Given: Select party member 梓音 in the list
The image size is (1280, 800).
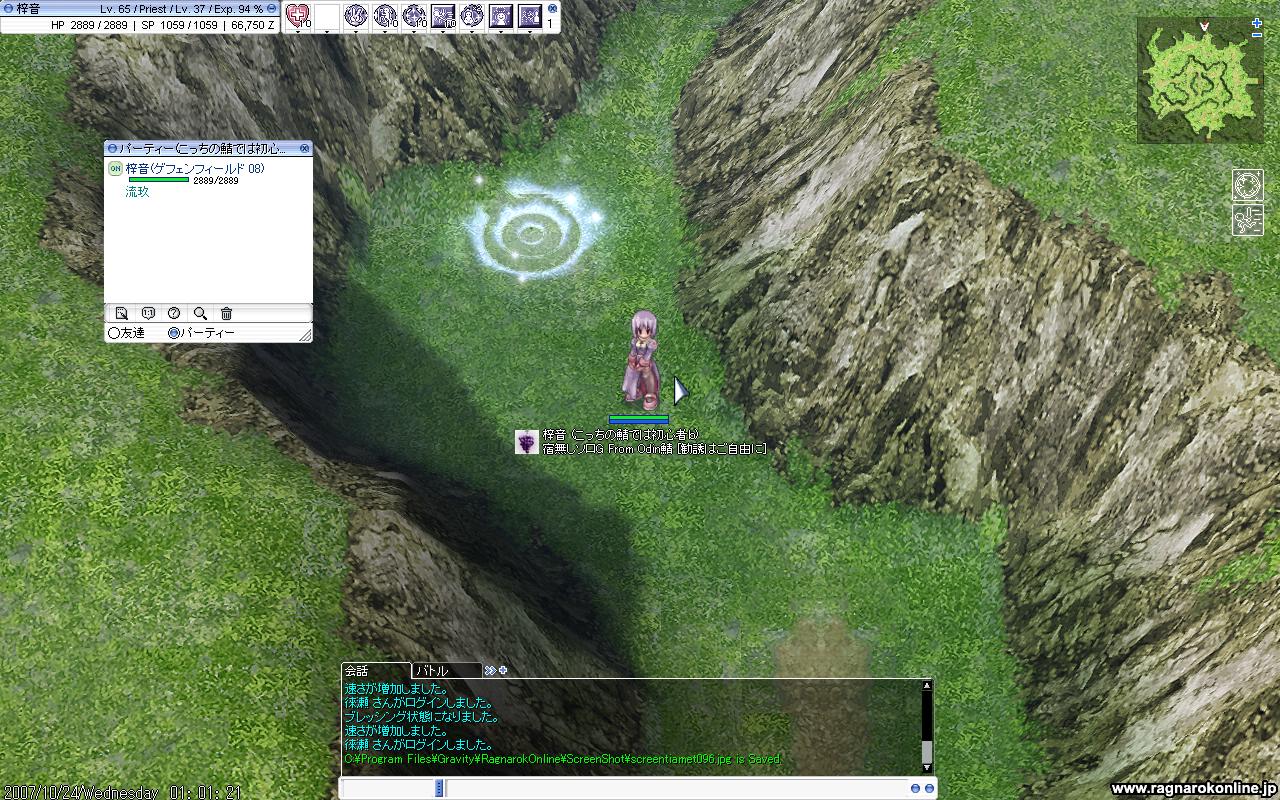Looking at the screenshot, I should [194, 169].
